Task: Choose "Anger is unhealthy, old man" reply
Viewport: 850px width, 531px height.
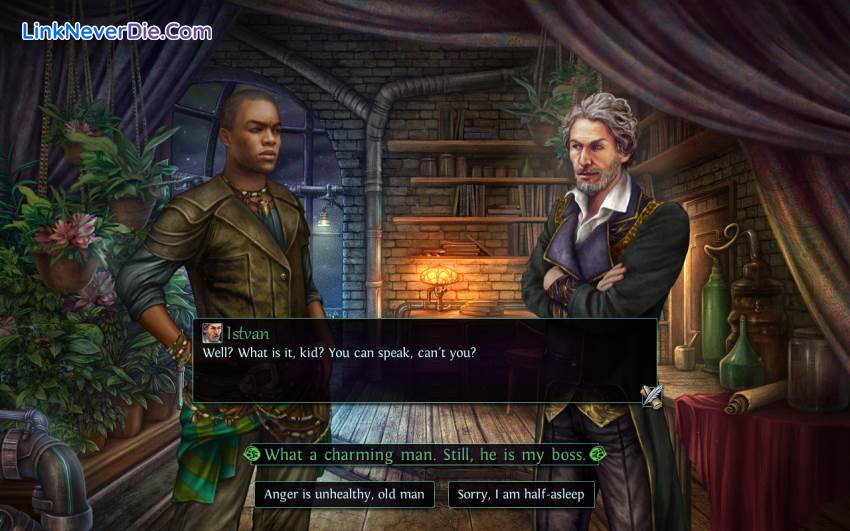Action: [x=344, y=494]
